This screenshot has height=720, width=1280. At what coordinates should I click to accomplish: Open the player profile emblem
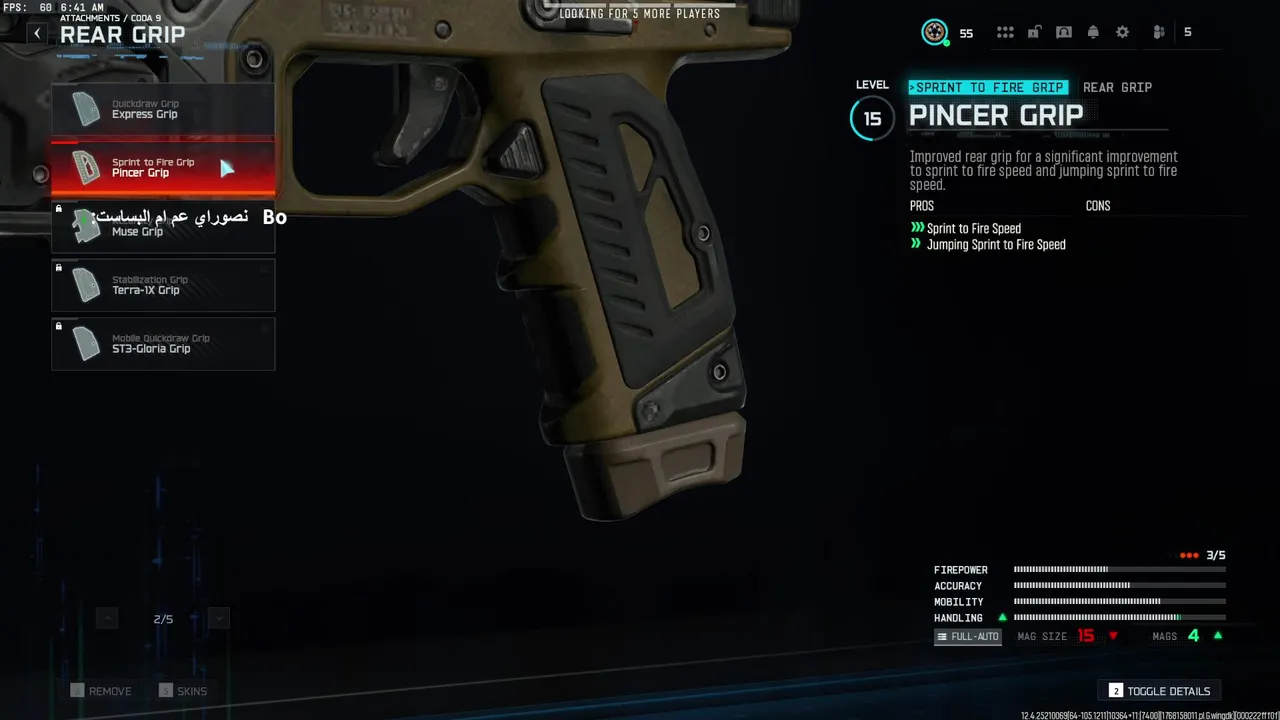[x=935, y=32]
